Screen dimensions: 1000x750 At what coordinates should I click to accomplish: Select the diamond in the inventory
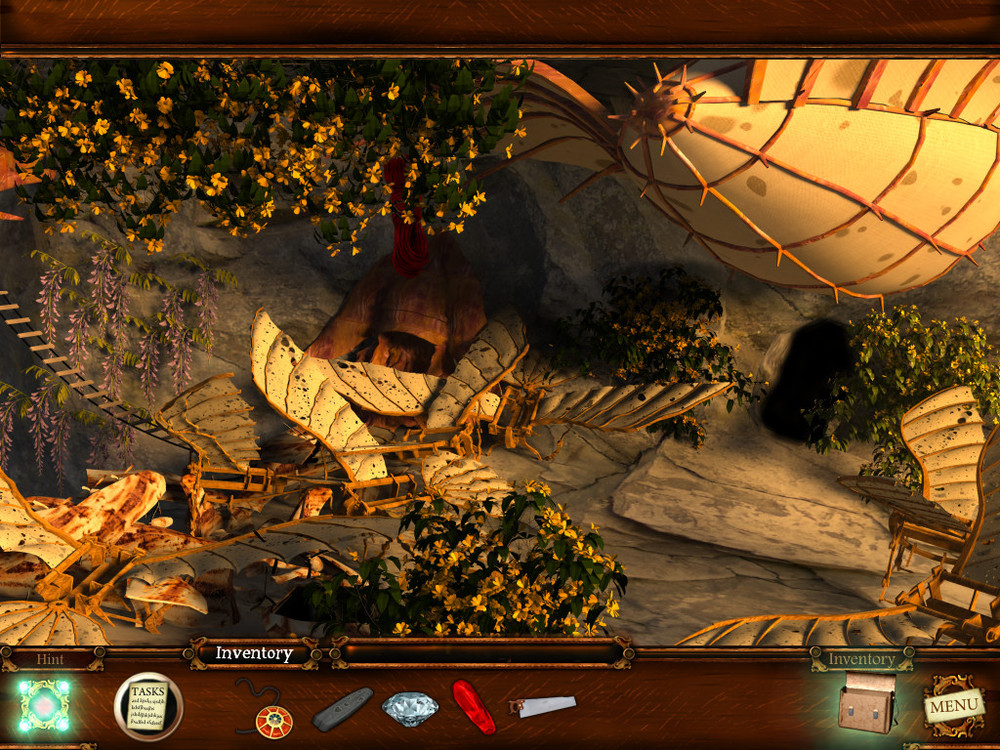[409, 708]
